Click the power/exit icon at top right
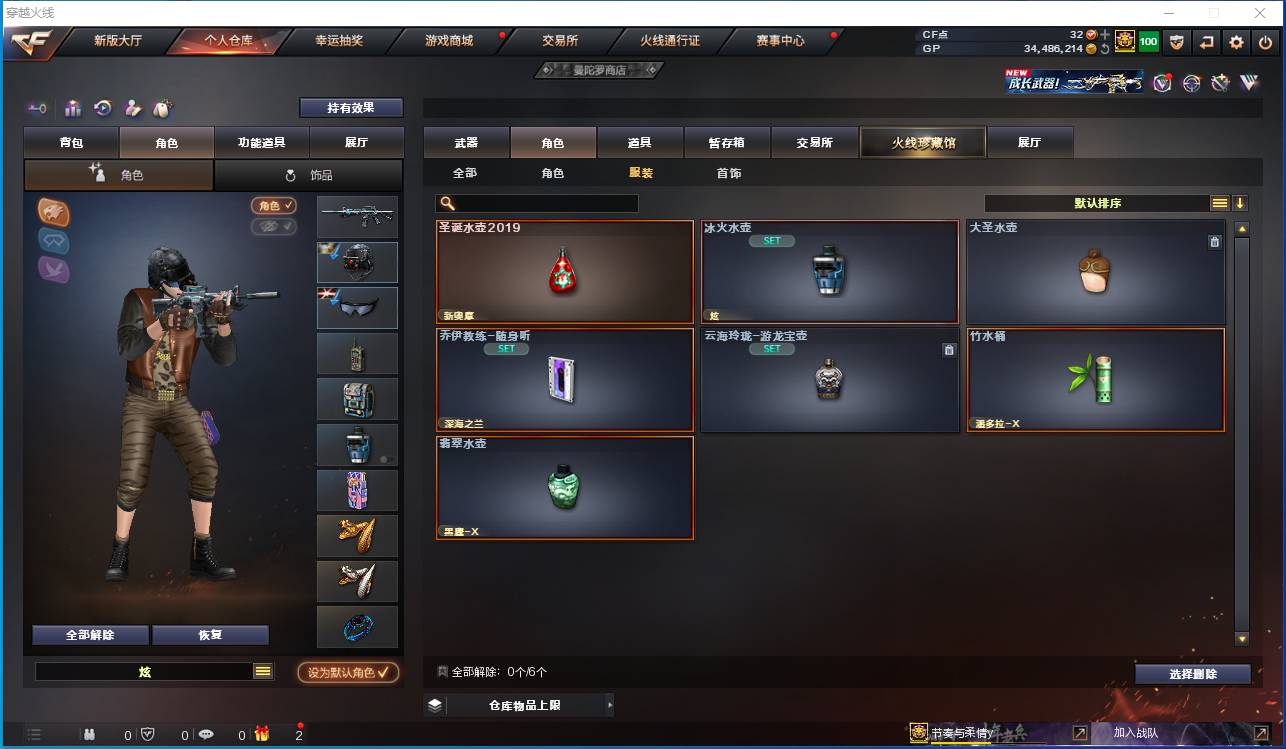The width and height of the screenshot is (1286, 749). coord(1266,42)
